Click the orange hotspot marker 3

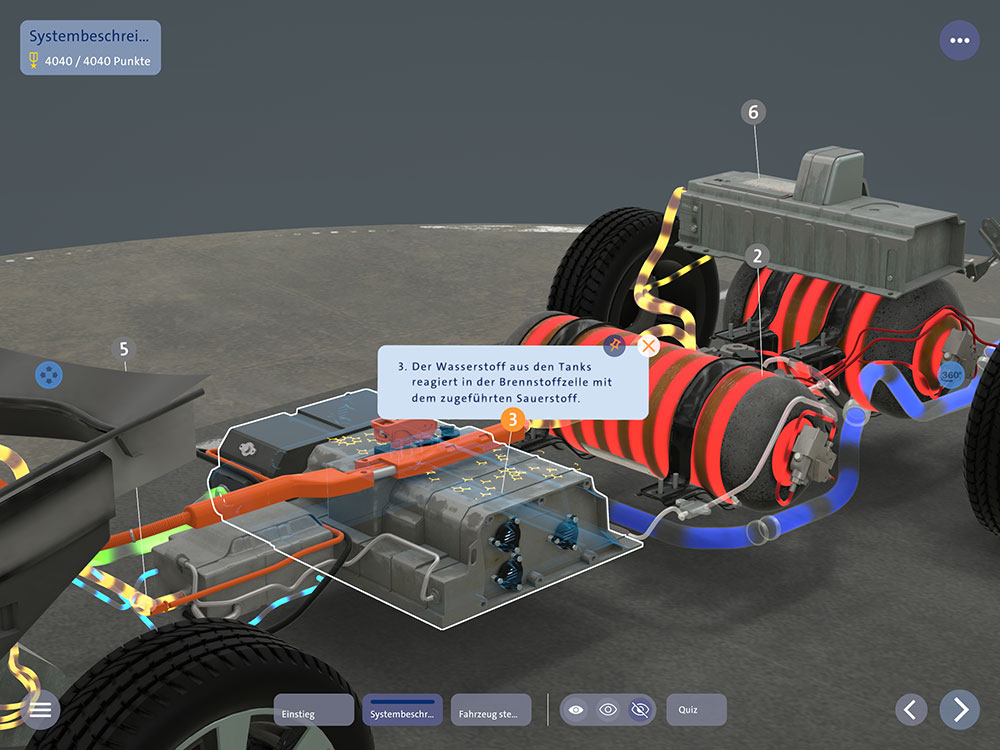point(512,420)
